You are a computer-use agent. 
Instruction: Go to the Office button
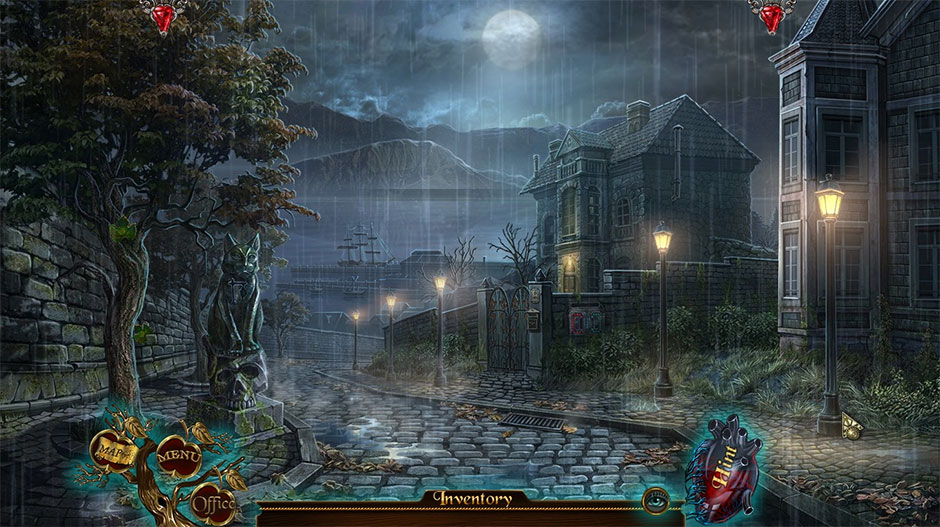point(211,500)
